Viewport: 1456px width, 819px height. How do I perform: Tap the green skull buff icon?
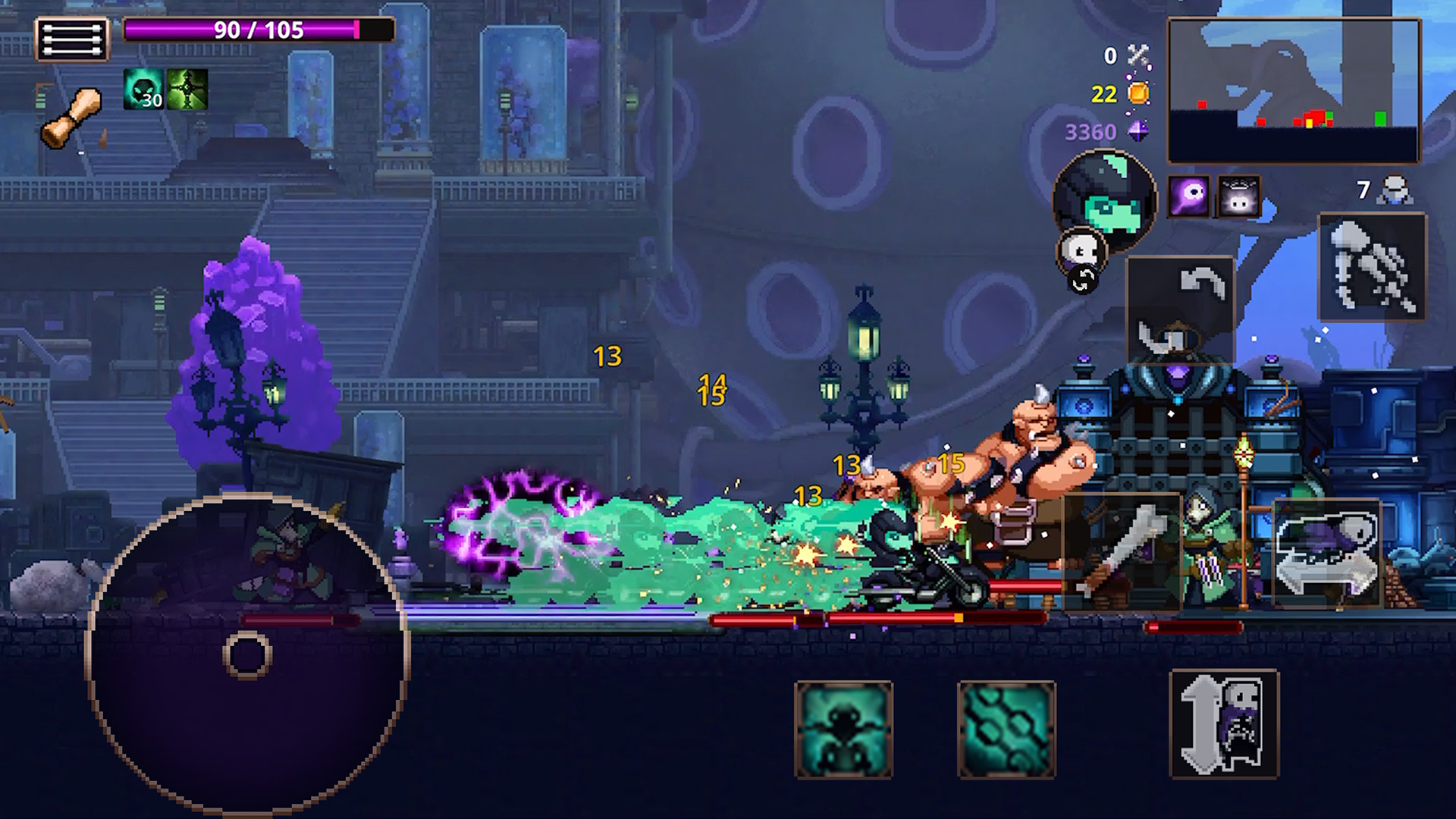(x=143, y=89)
